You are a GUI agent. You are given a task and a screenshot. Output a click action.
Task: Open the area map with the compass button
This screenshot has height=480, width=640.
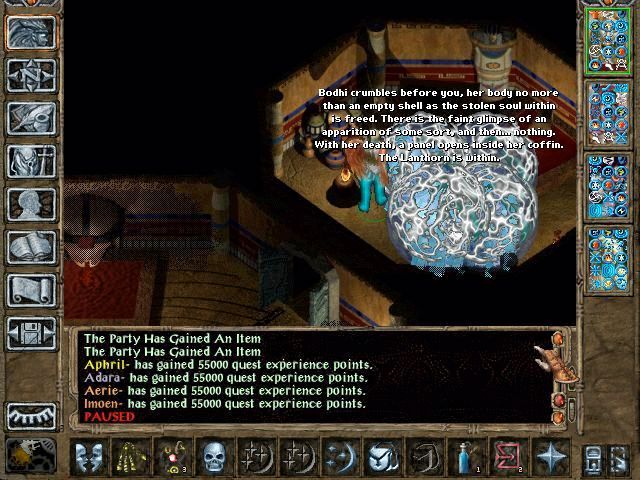pos(30,74)
